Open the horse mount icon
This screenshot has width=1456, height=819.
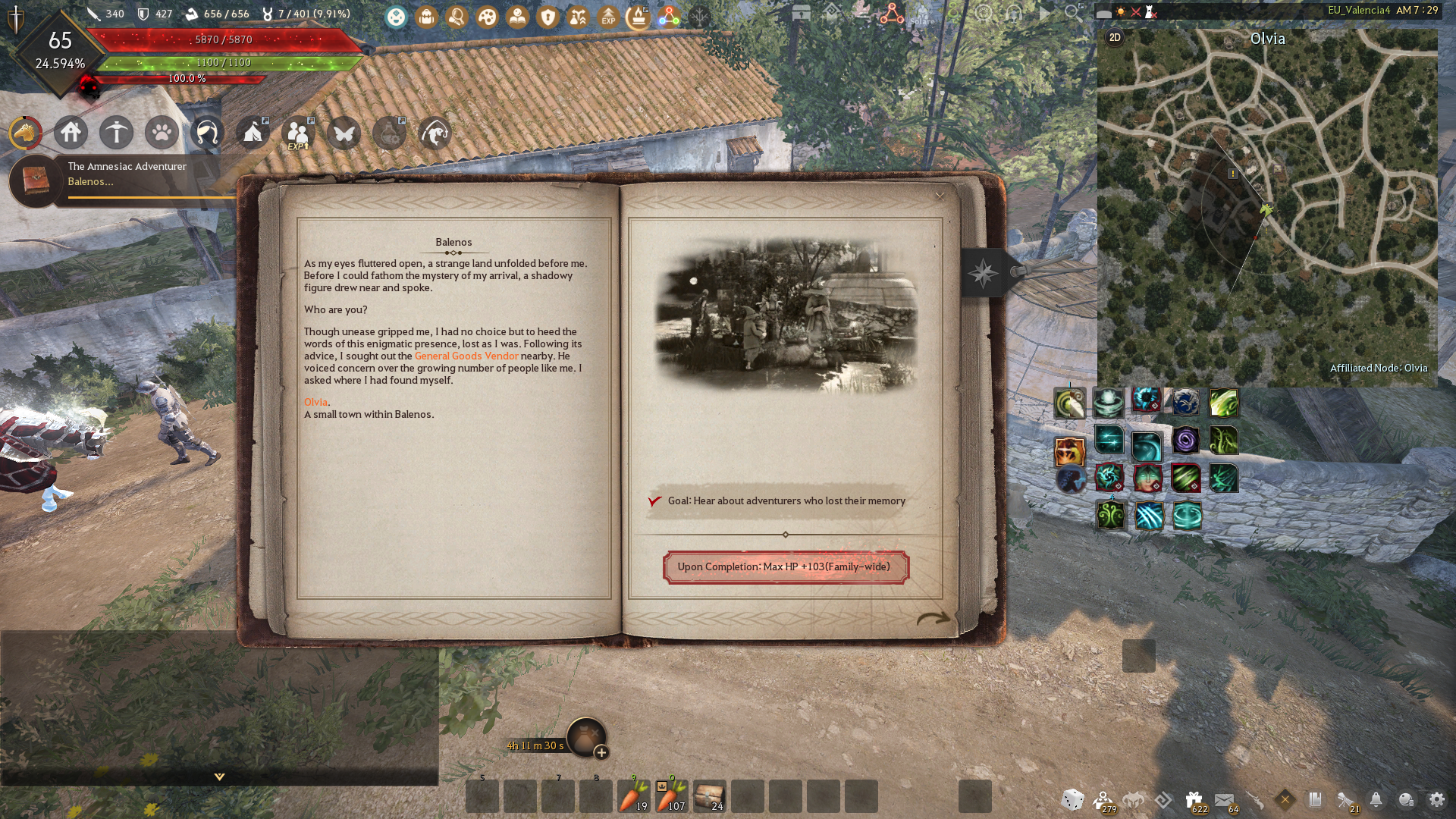(x=25, y=133)
